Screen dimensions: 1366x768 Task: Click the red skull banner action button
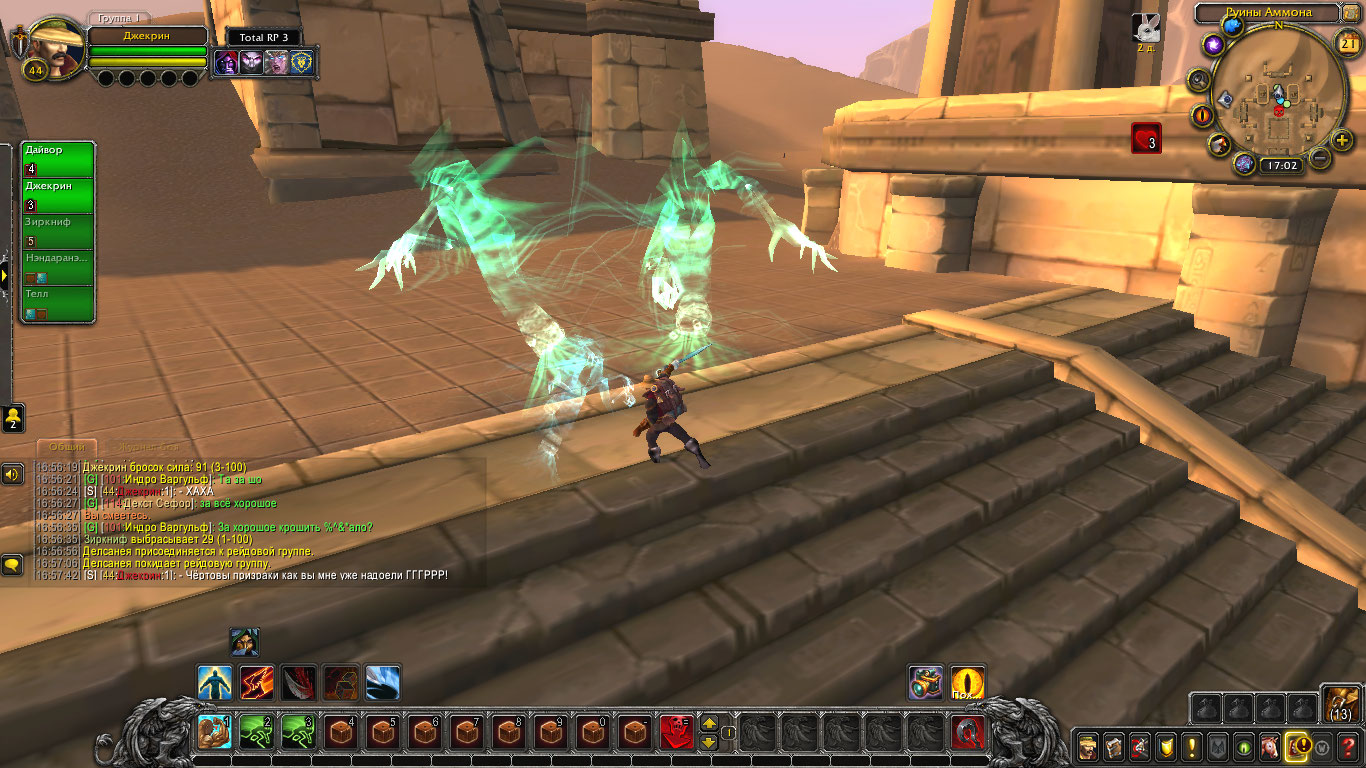[x=677, y=732]
